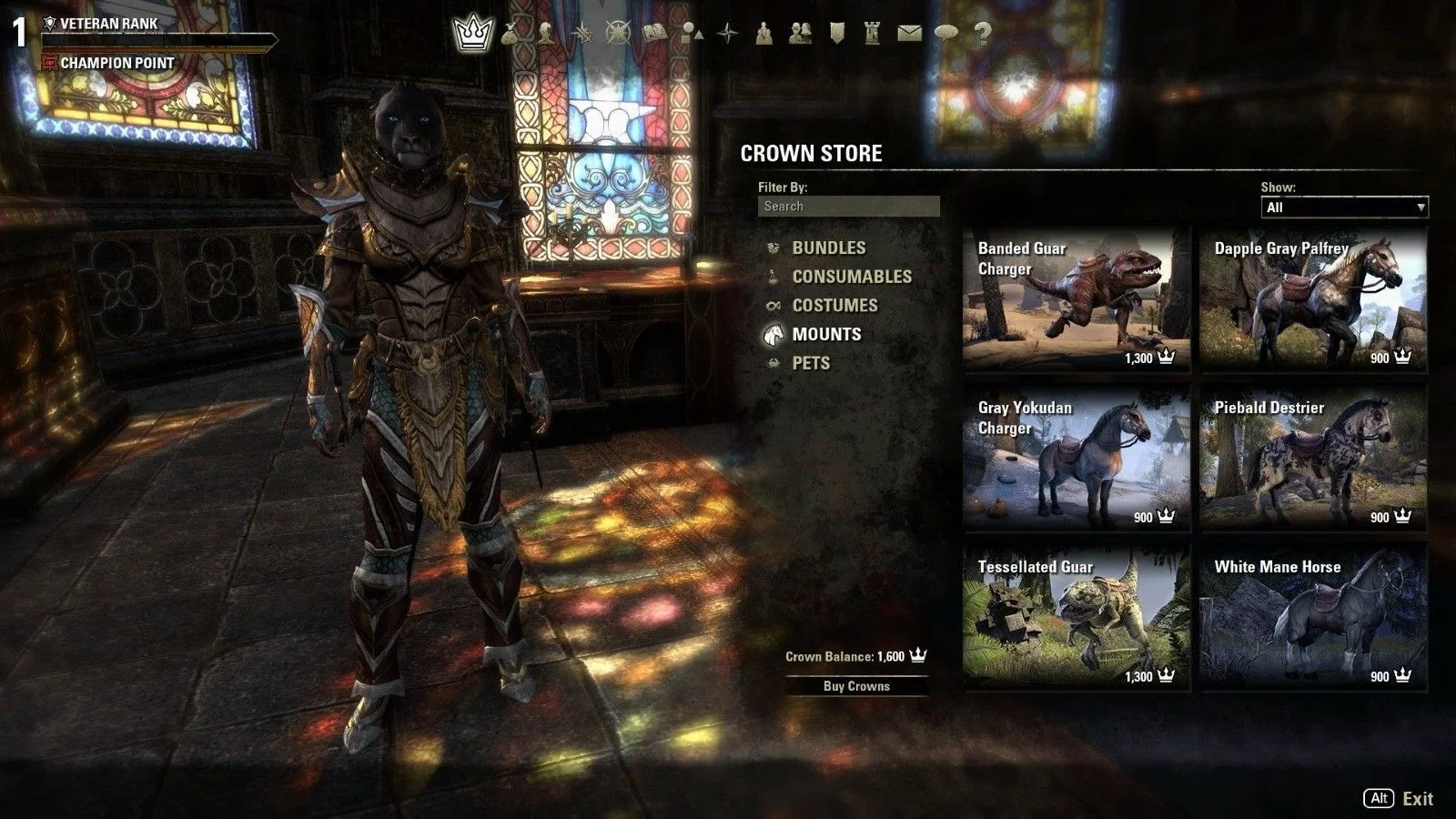Open the Show filter dropdown

1343,207
